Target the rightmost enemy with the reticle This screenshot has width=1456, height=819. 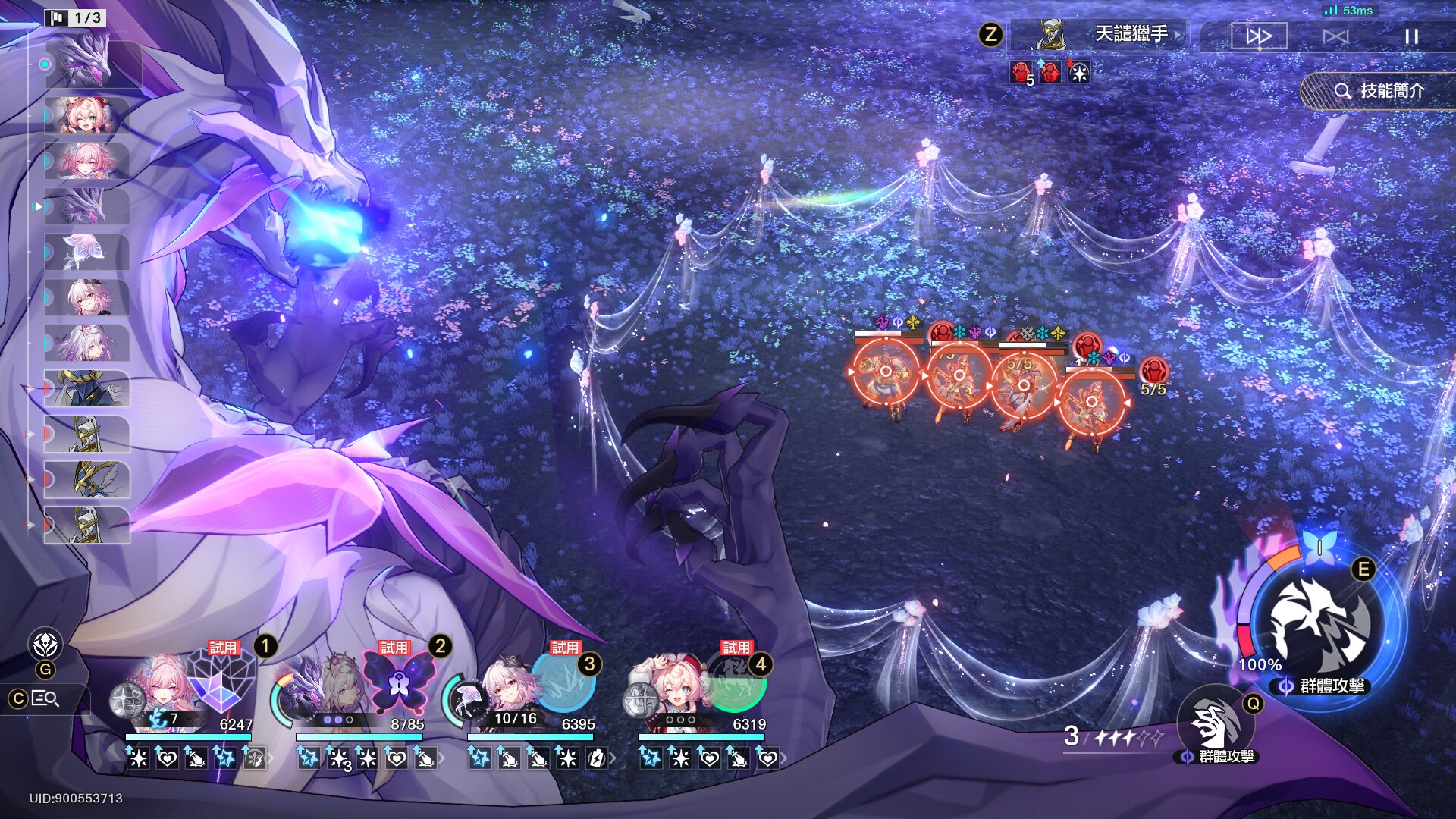coord(1092,402)
